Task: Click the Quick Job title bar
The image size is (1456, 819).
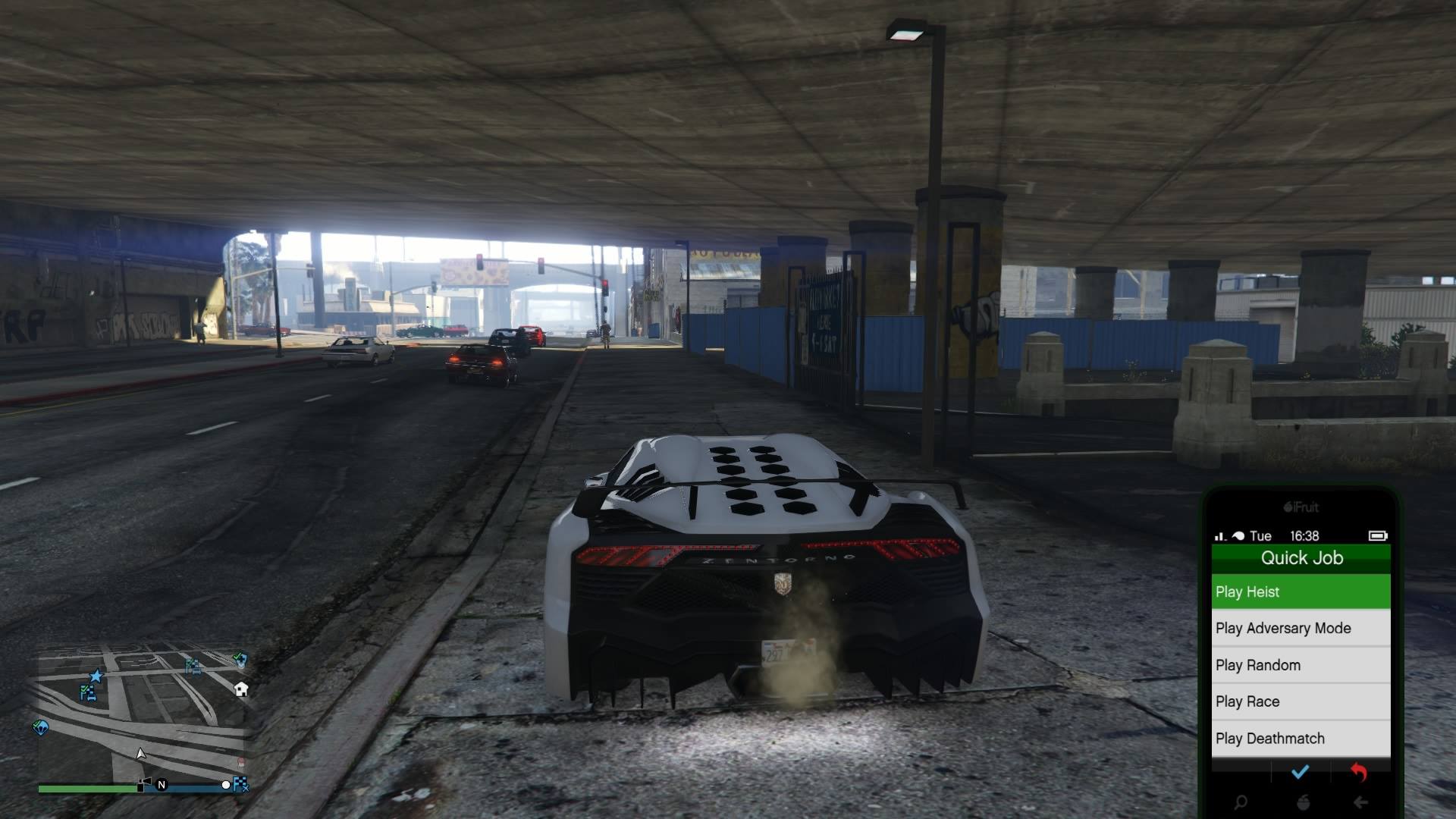Action: [1302, 558]
